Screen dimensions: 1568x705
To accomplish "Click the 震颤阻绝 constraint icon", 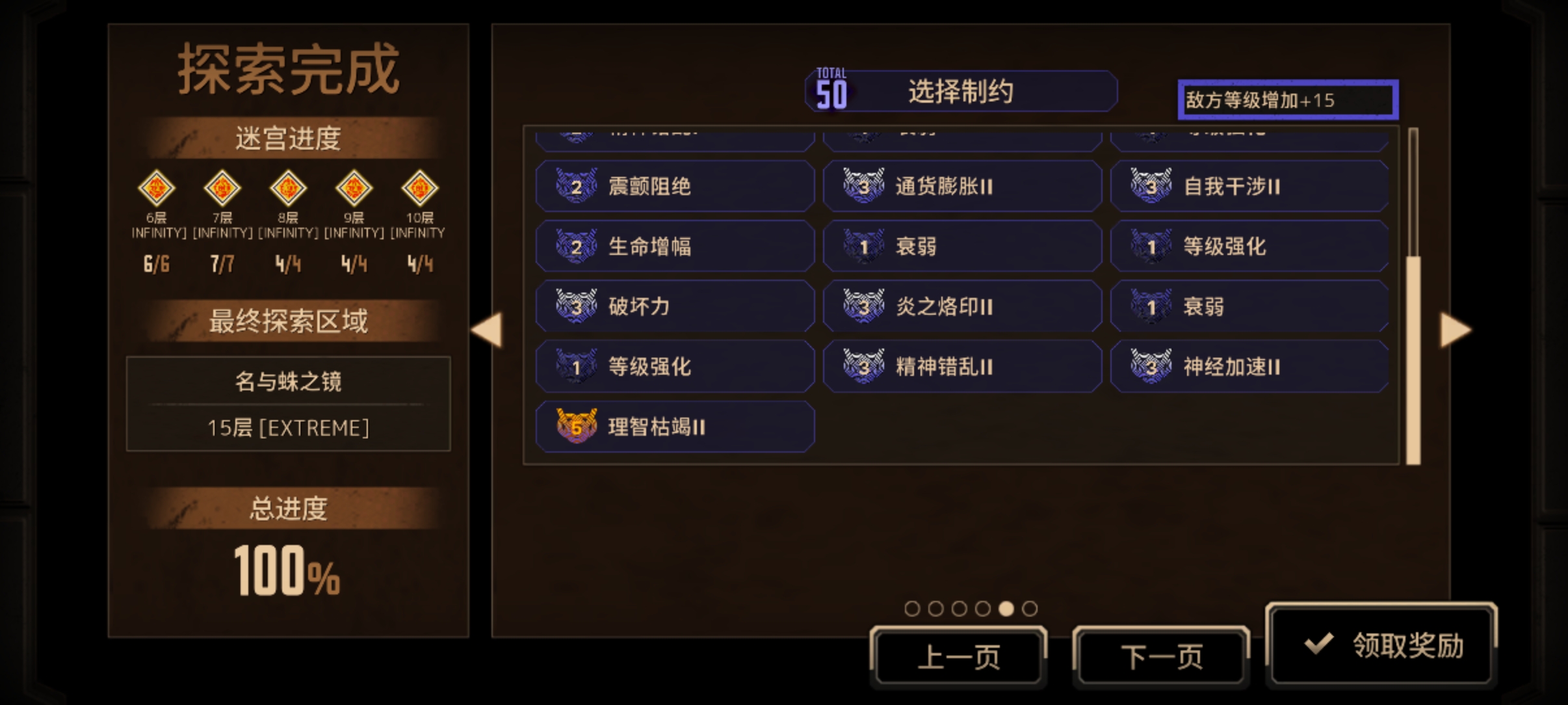I will (x=577, y=186).
